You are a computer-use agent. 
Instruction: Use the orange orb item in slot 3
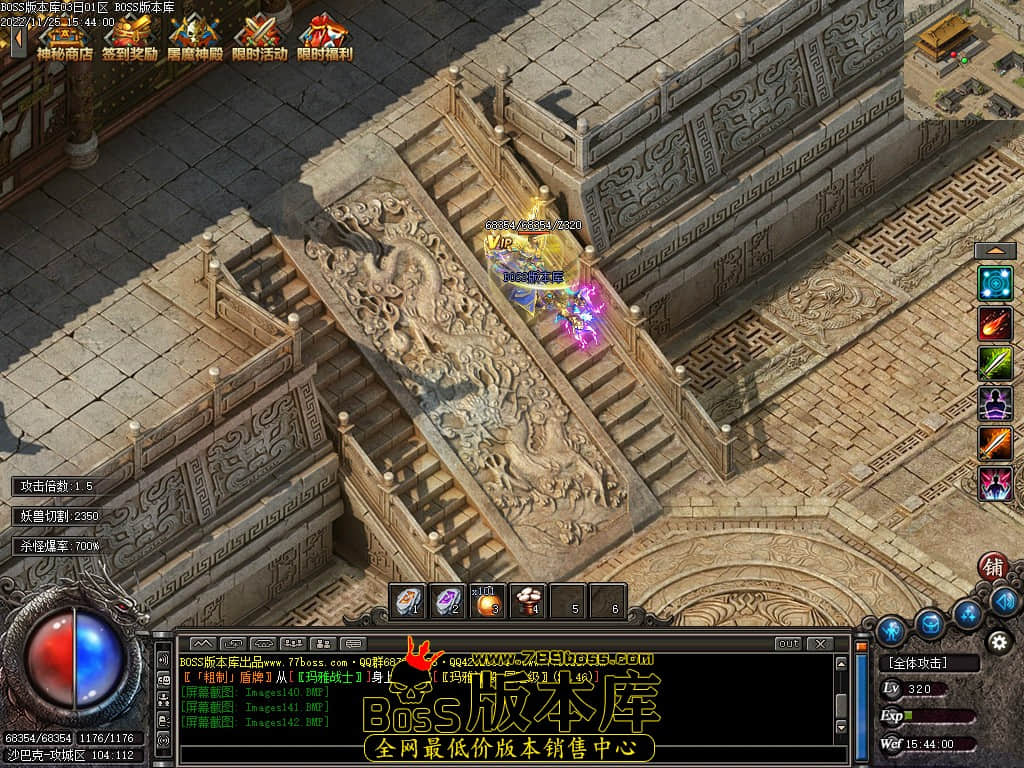tap(488, 601)
